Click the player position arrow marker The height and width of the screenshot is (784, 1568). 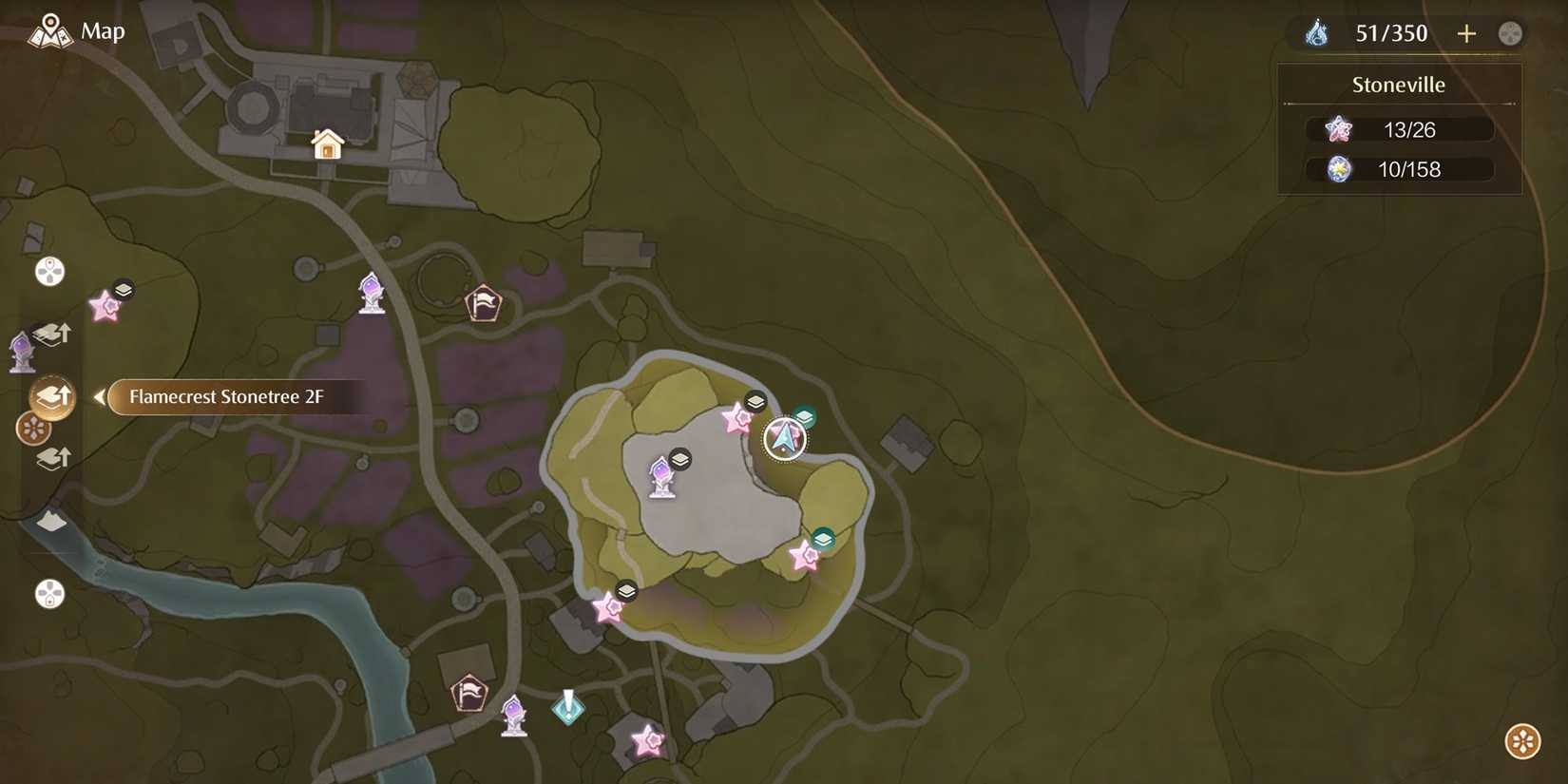click(784, 439)
